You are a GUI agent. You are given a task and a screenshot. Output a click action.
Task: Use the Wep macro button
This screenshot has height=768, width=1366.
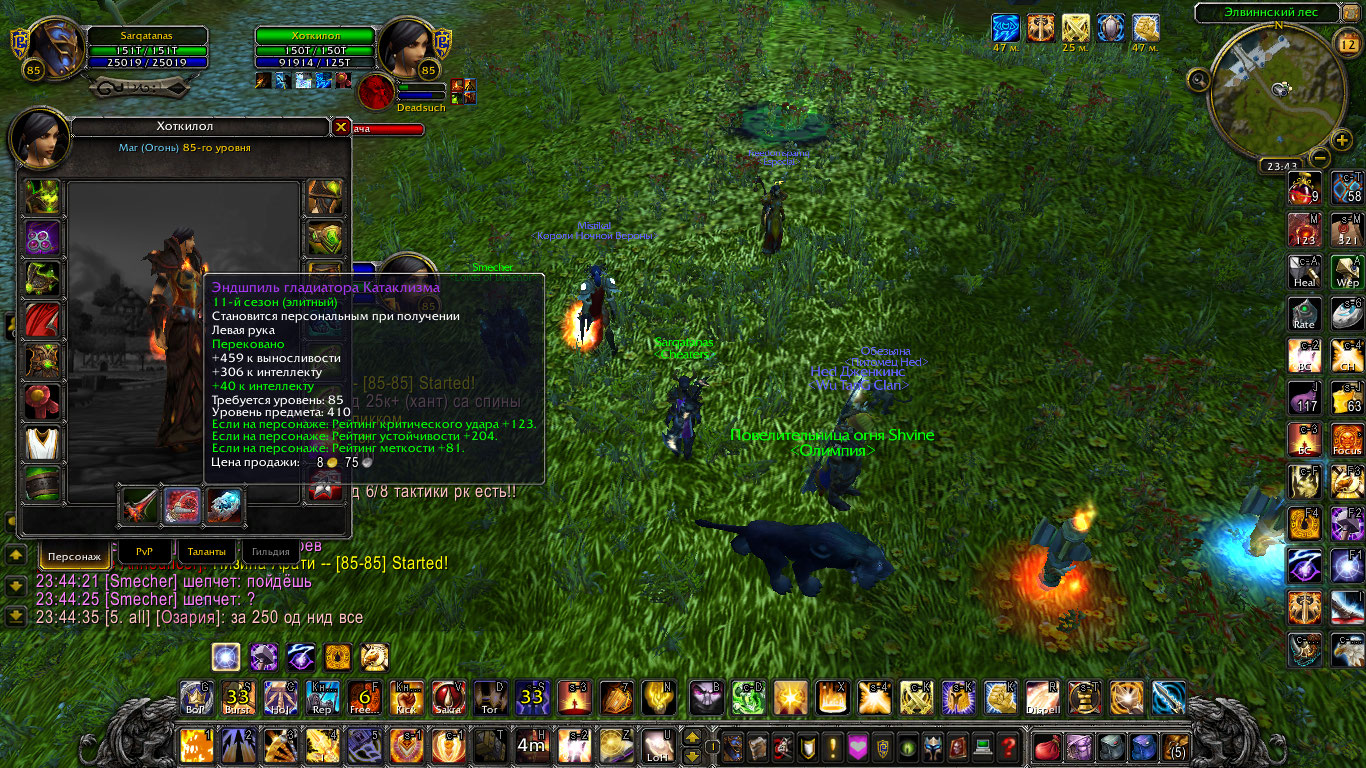click(x=1347, y=271)
